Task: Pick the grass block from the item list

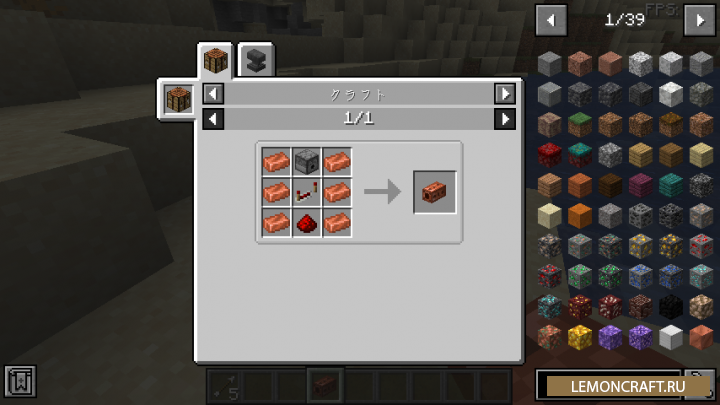Action: [581, 125]
